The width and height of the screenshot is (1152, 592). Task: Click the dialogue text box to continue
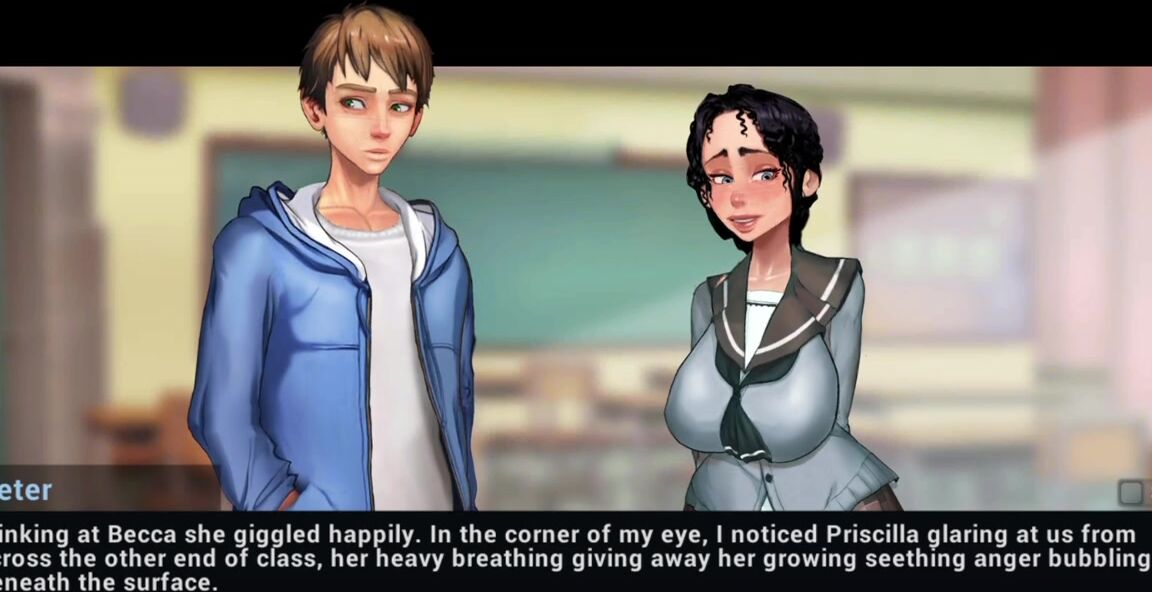575,555
